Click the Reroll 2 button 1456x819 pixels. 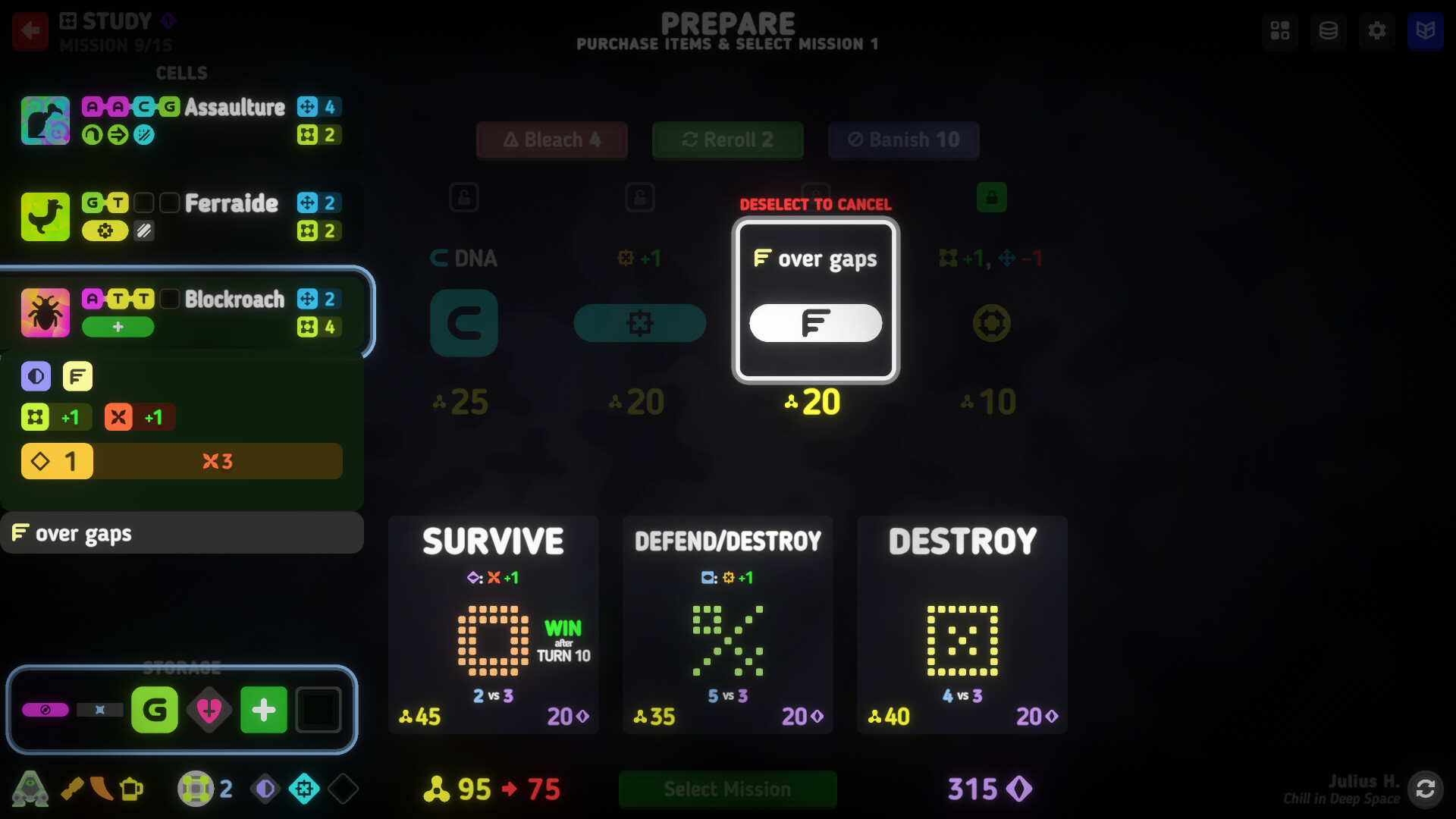coord(727,140)
